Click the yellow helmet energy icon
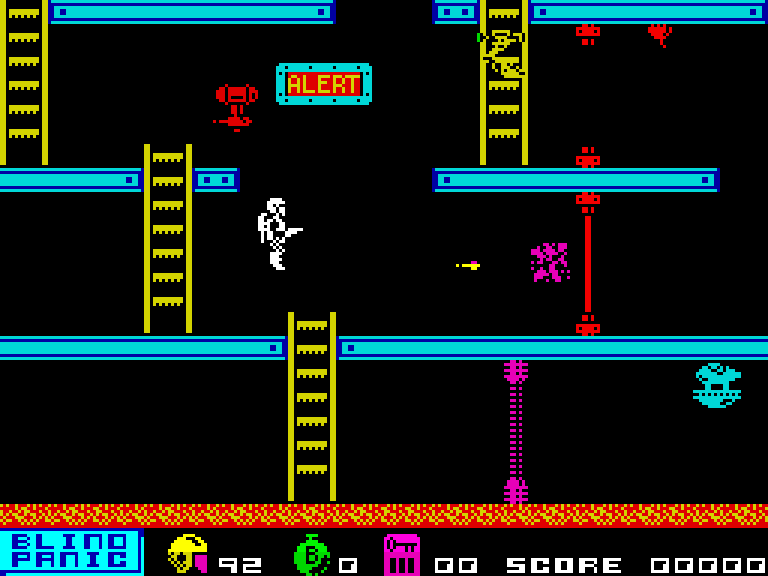Viewport: 768px width, 576px height. tap(187, 554)
